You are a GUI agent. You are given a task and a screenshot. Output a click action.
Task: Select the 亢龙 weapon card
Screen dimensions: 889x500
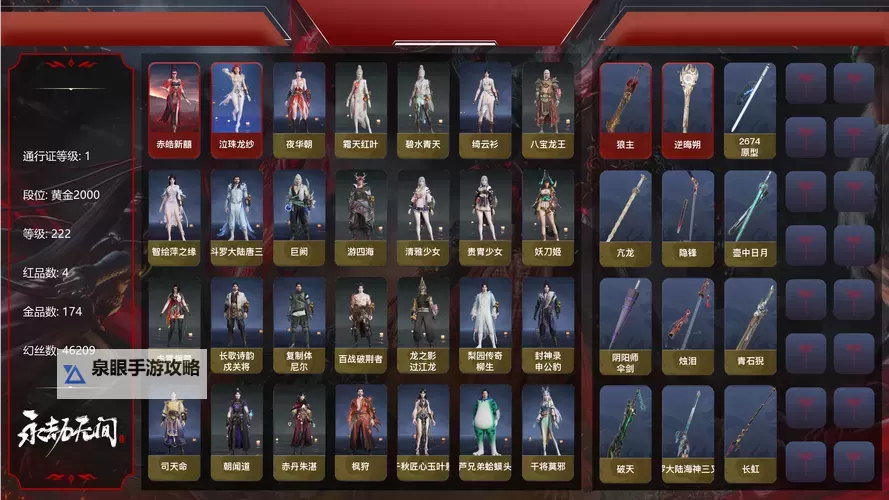[626, 216]
